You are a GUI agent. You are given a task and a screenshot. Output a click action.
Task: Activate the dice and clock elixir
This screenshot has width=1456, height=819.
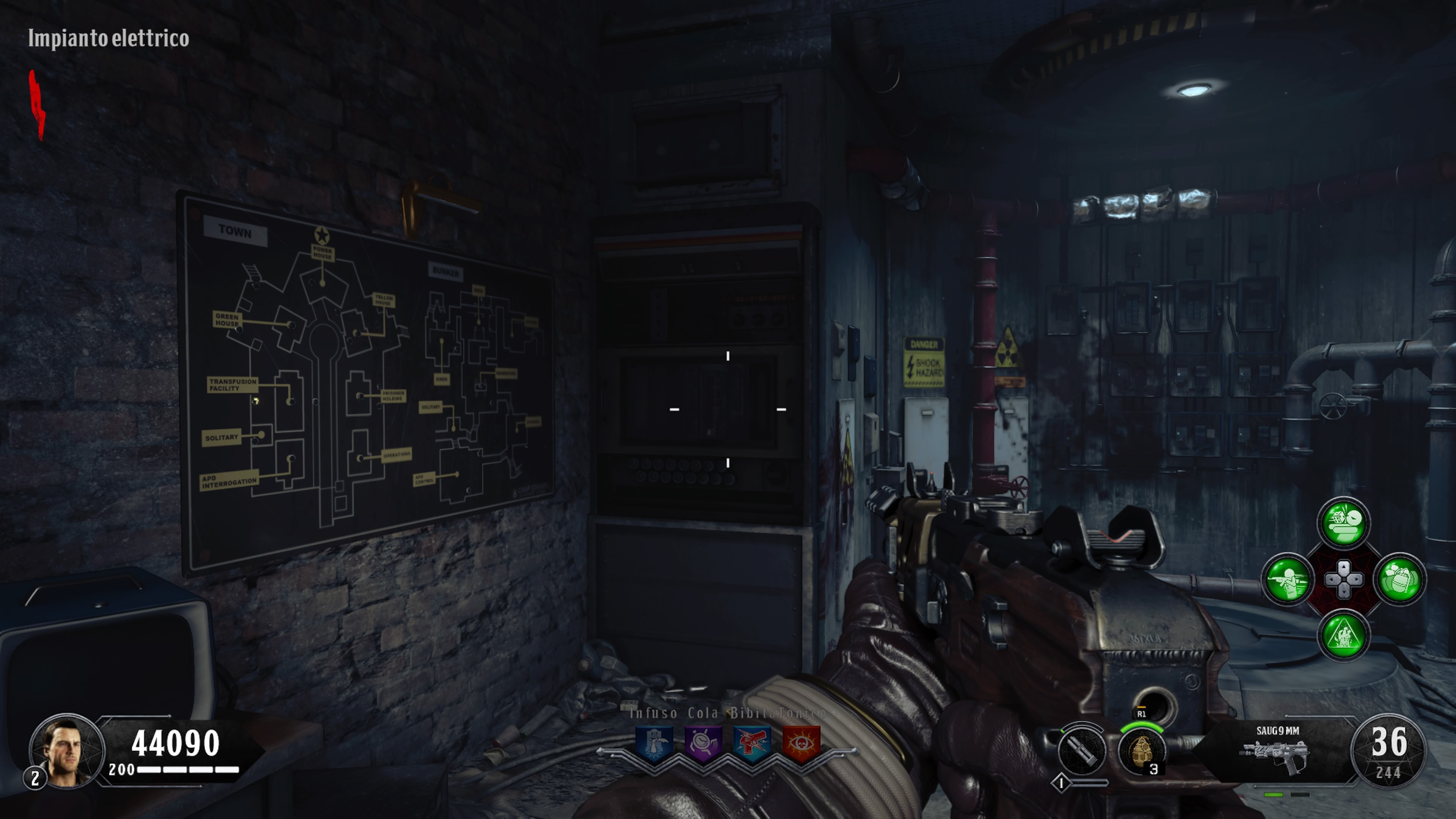click(x=1343, y=523)
